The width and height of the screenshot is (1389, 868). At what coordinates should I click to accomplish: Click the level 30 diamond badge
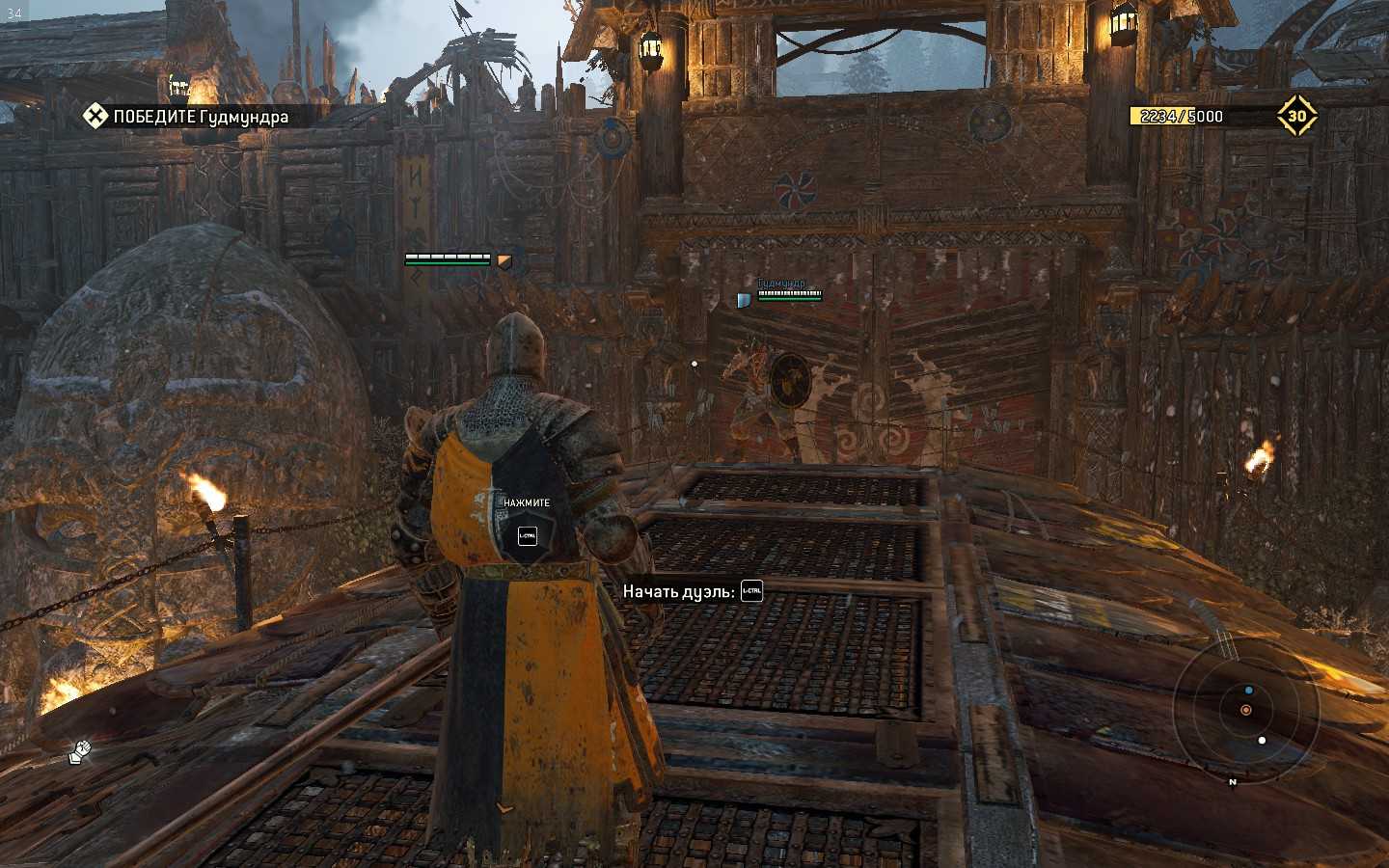coord(1296,116)
